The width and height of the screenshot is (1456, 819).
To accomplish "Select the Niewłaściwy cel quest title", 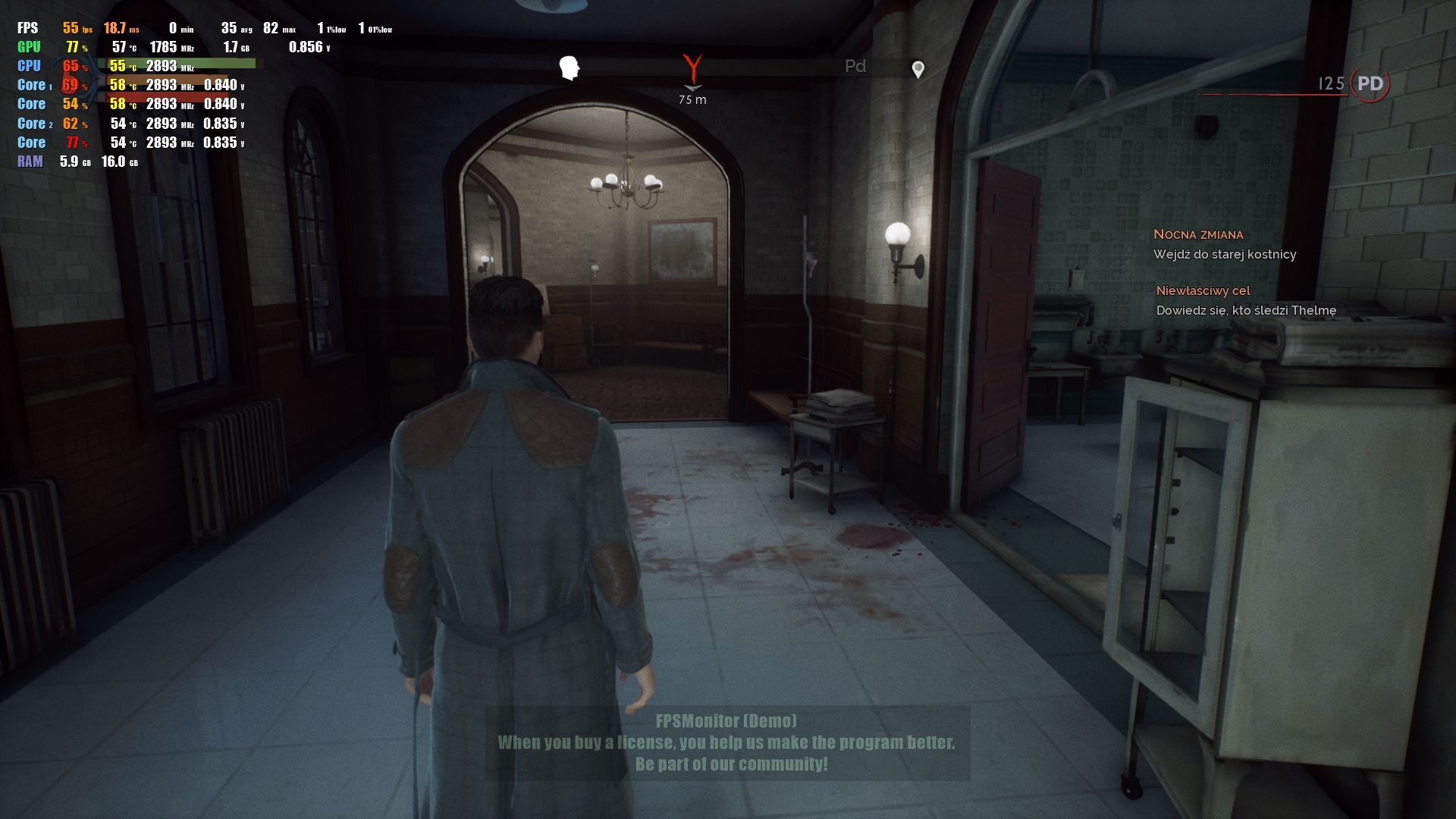I will tap(1203, 290).
